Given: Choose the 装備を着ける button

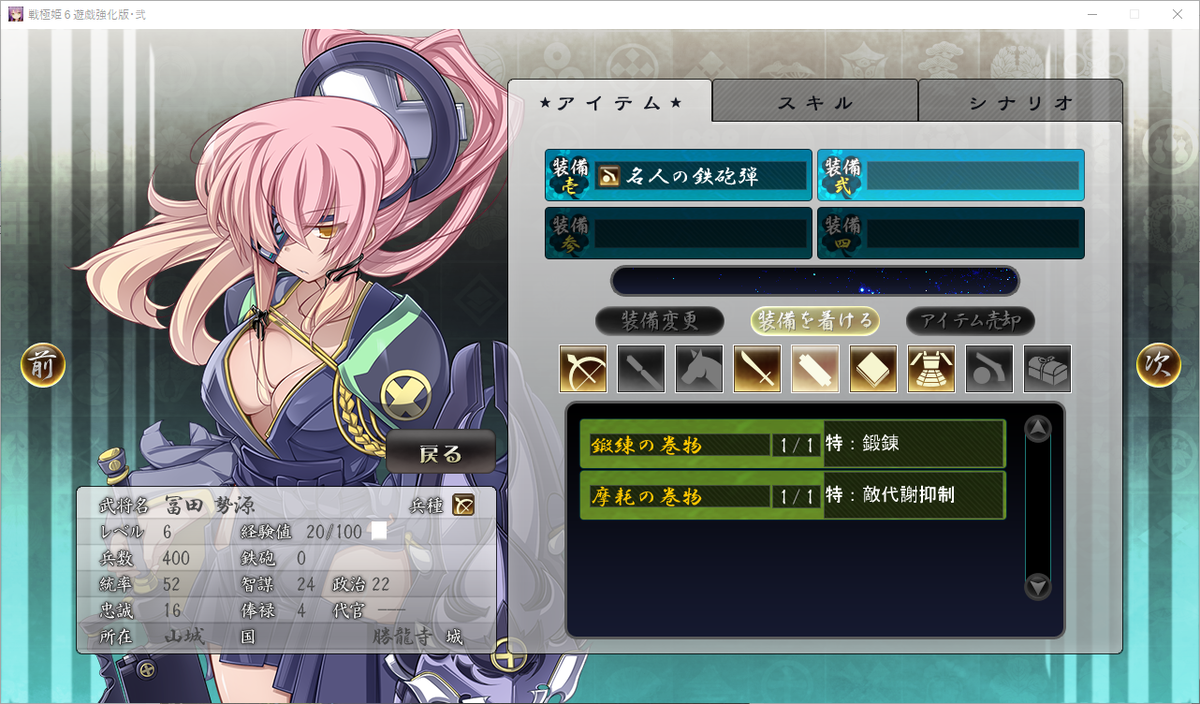Looking at the screenshot, I should pos(816,321).
